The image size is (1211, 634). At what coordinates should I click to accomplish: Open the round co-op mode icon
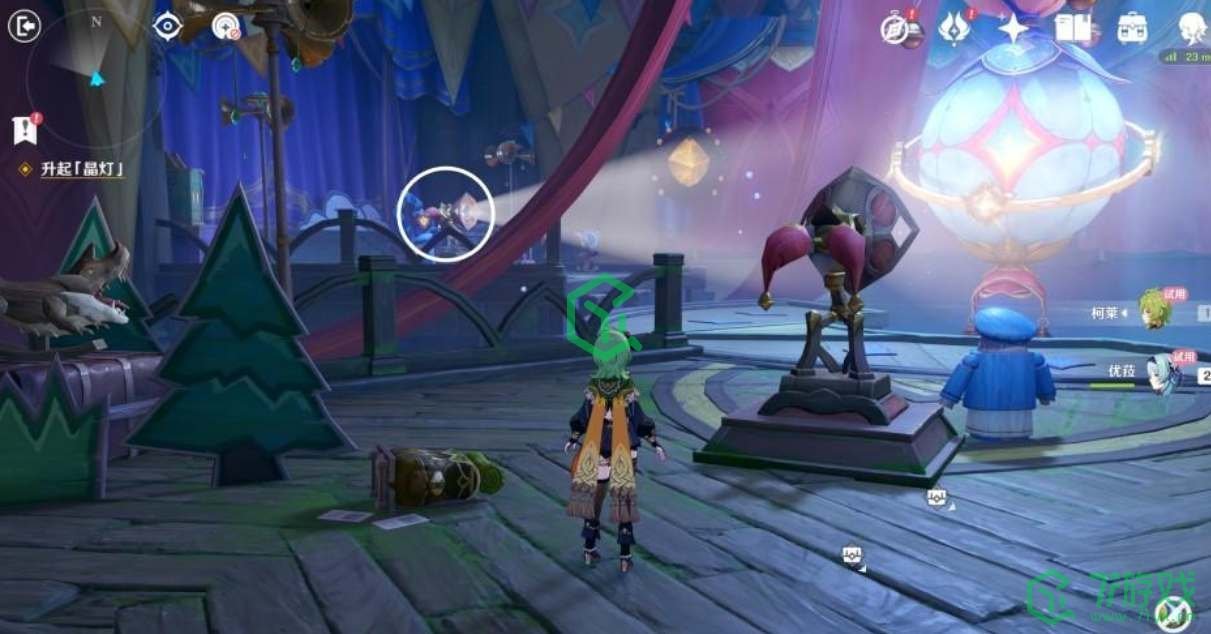point(227,27)
